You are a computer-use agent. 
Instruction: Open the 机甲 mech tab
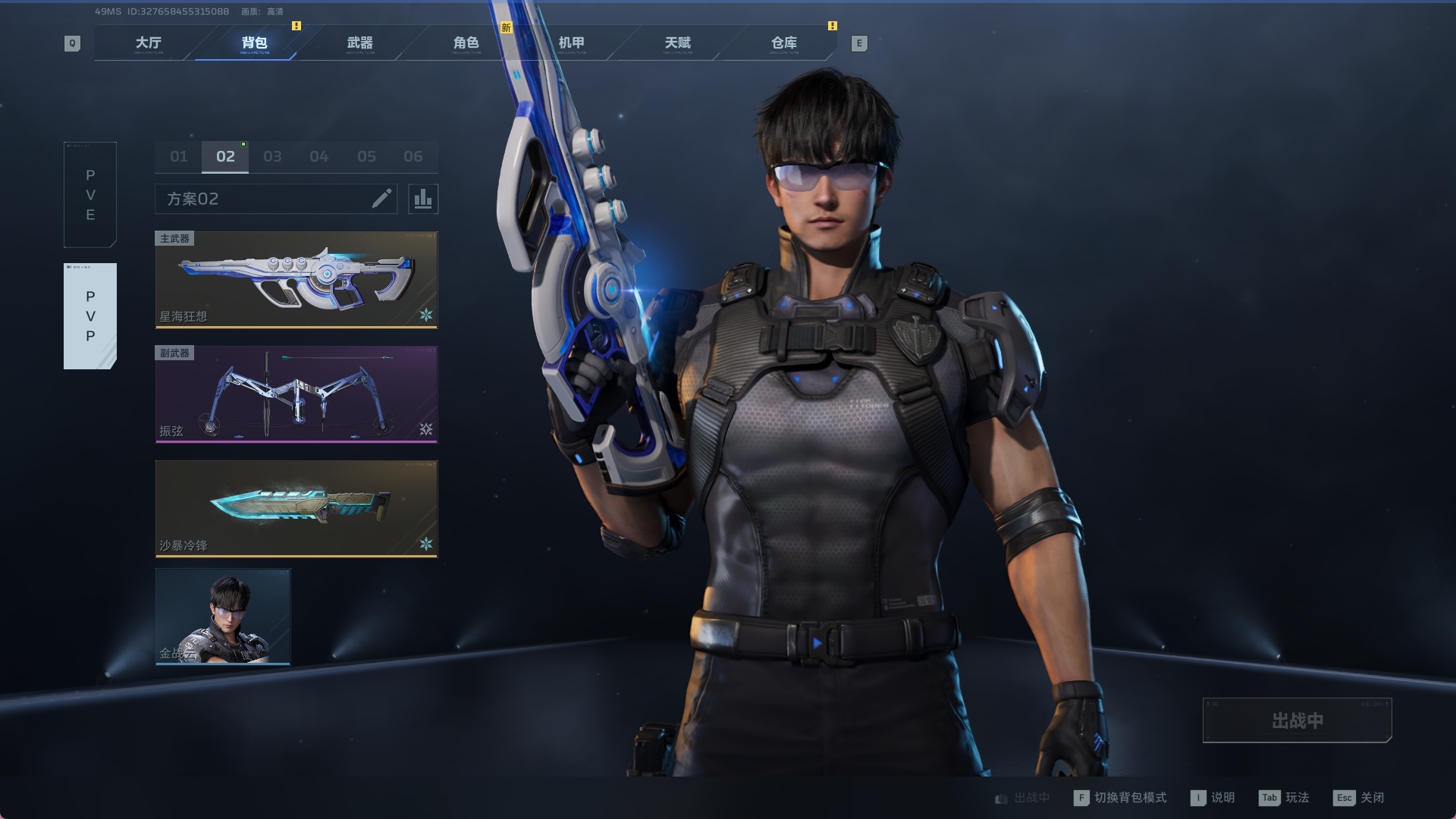tap(572, 43)
